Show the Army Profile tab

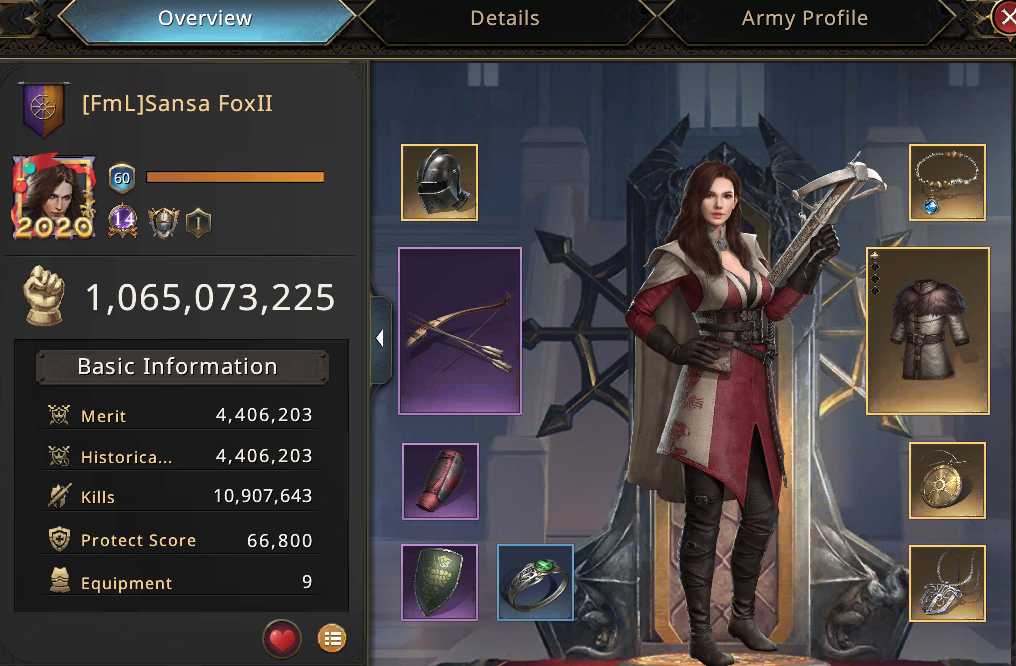click(804, 19)
